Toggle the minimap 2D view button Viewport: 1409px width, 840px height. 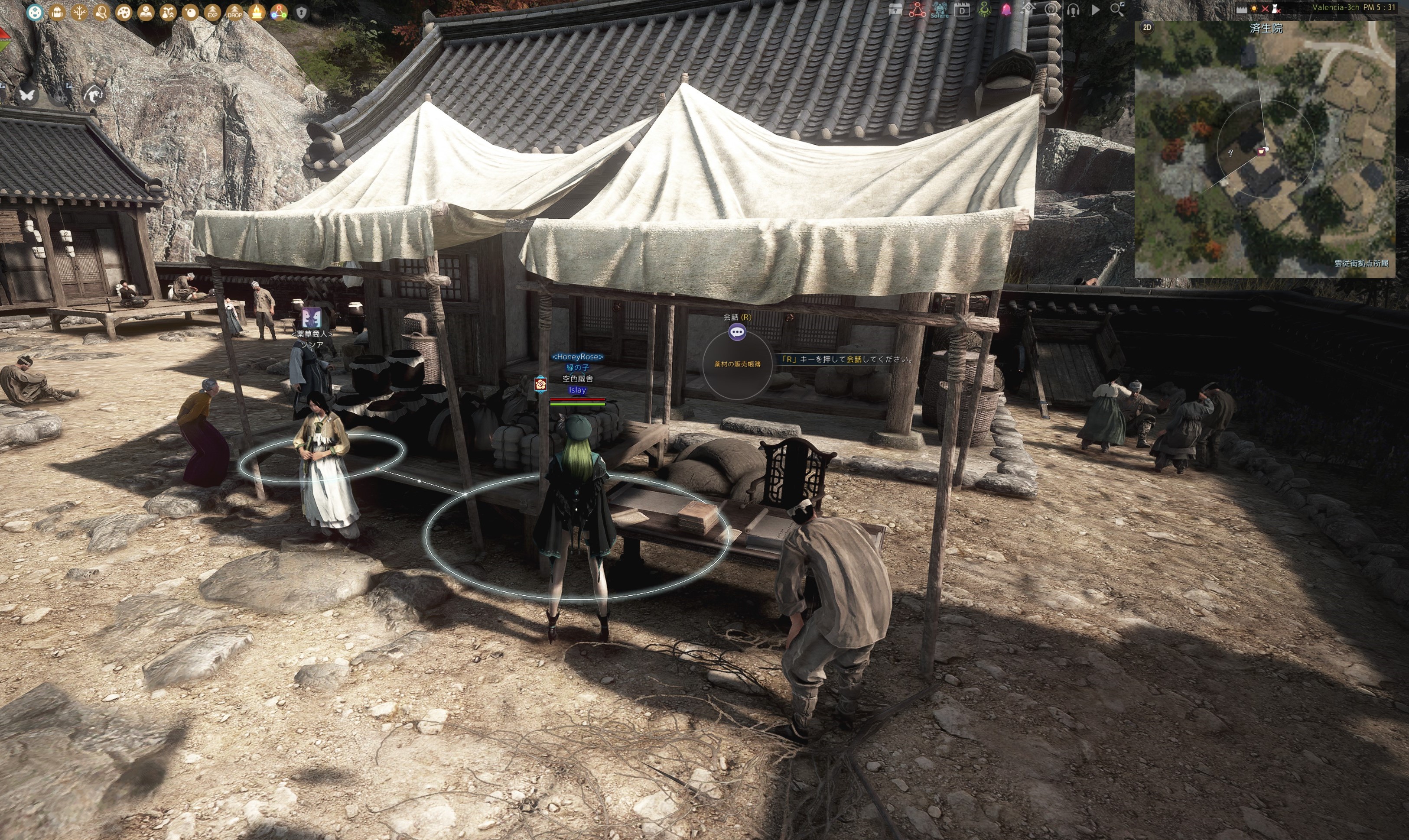point(1147,27)
